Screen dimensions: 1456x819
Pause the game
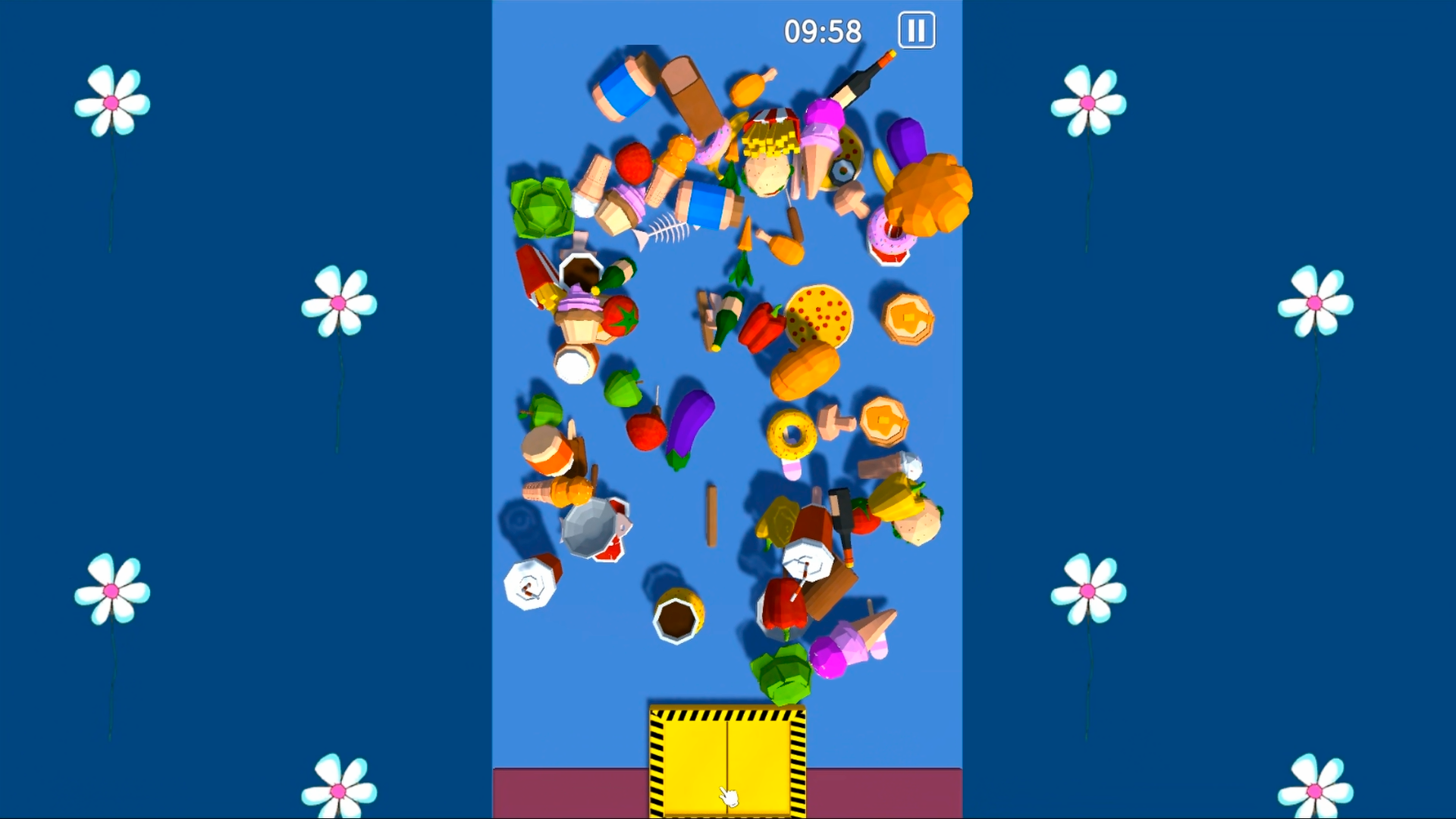coord(916,30)
